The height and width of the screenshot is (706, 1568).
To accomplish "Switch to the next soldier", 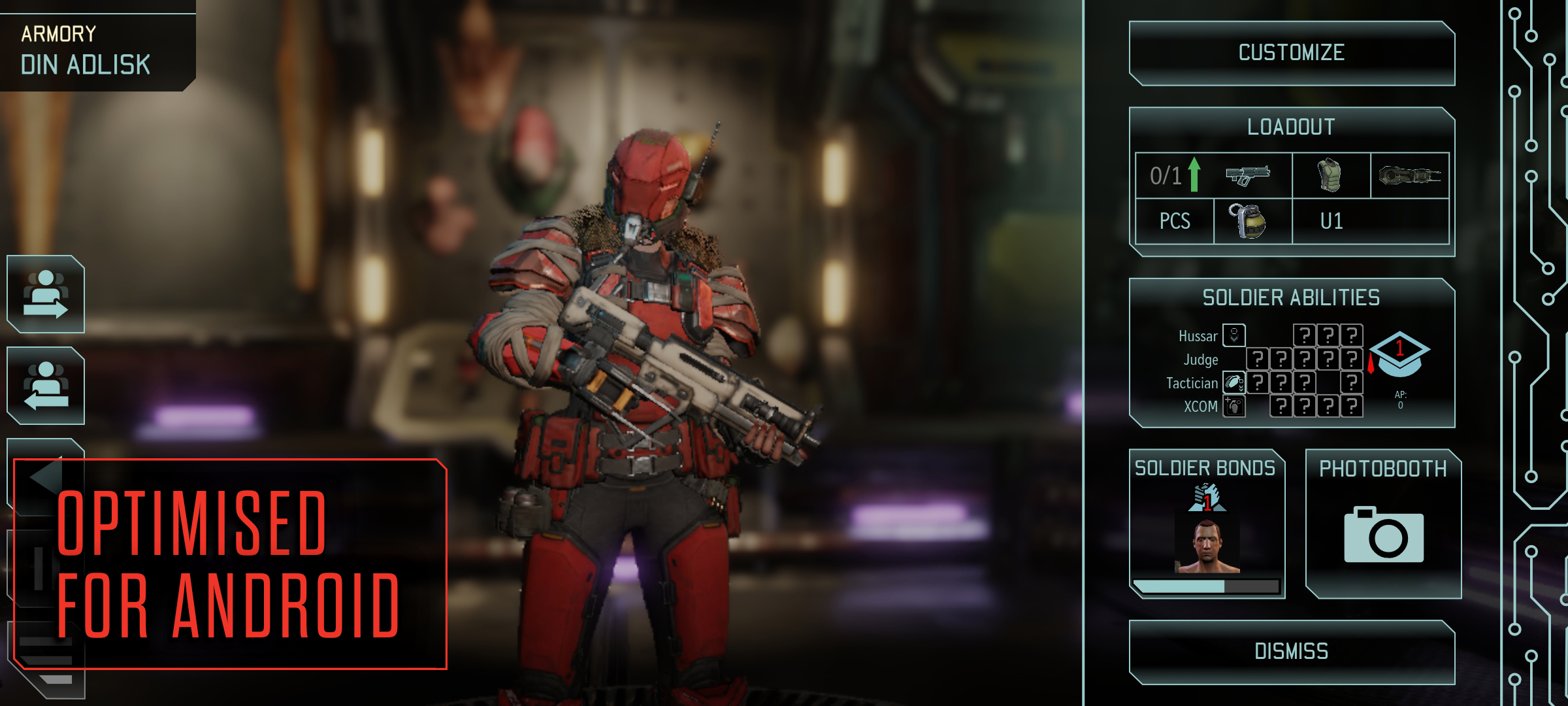I will [x=46, y=294].
